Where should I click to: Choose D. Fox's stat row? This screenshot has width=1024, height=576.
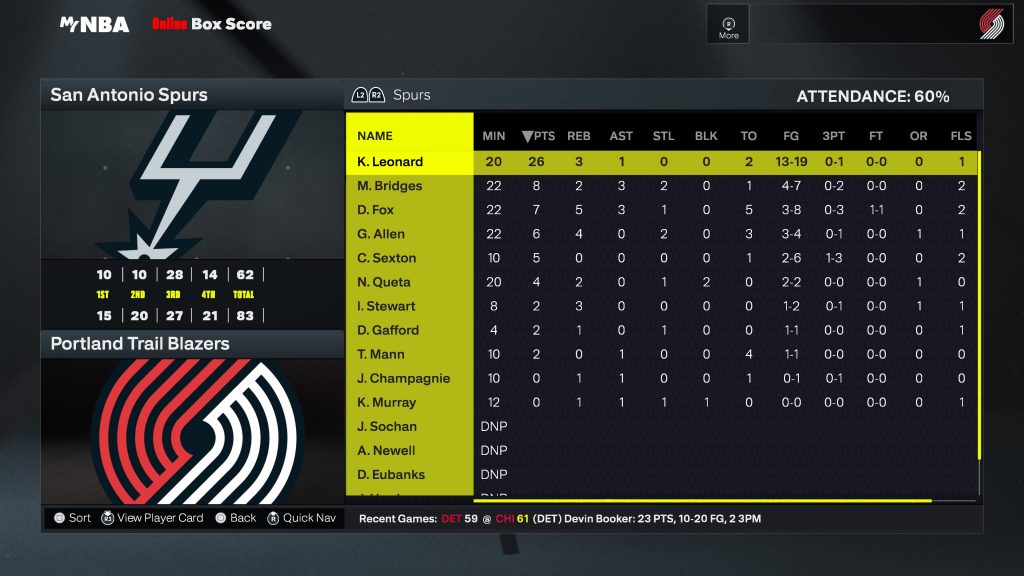coord(376,210)
